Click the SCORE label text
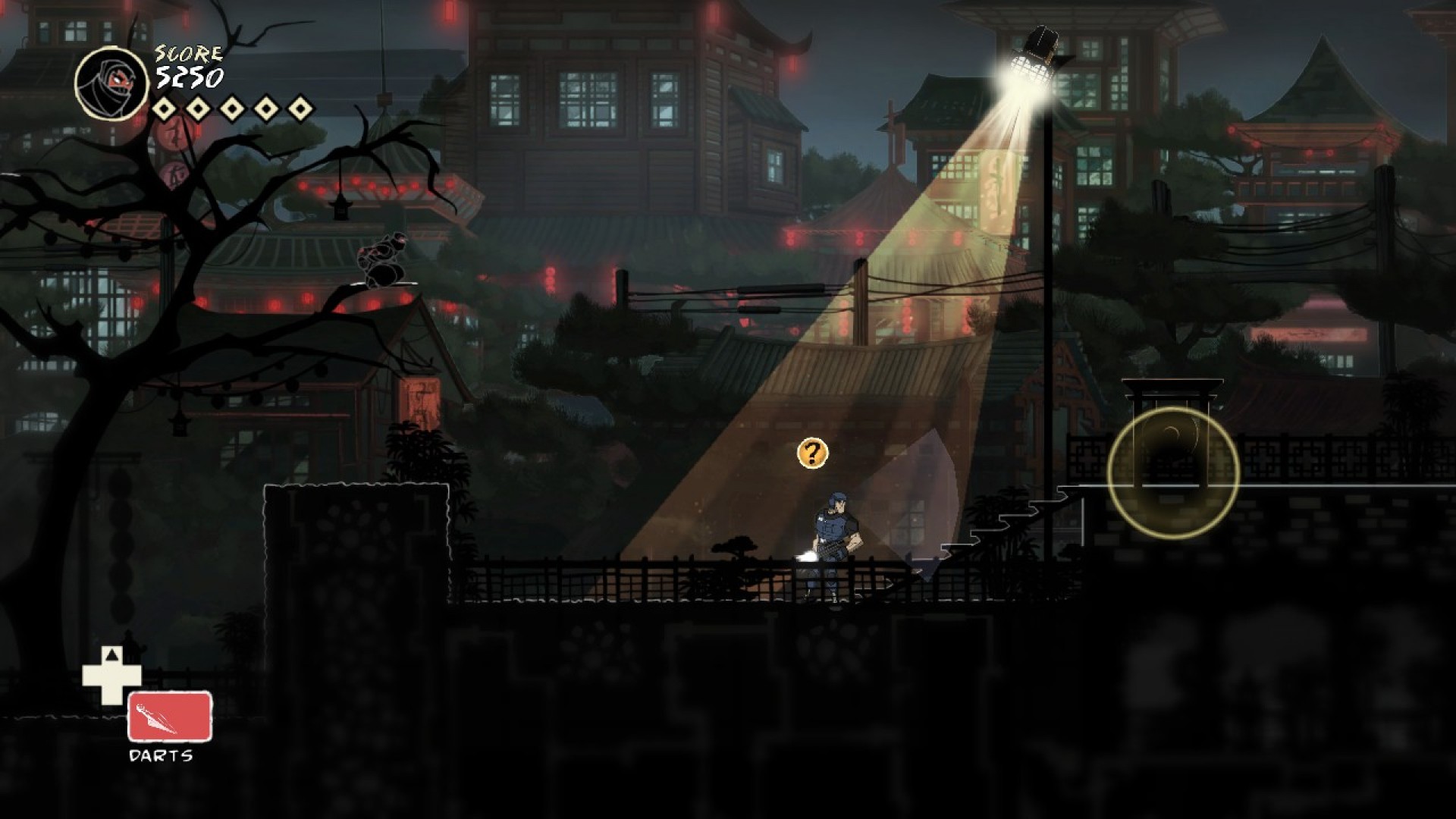This screenshot has height=819, width=1456. (x=187, y=53)
